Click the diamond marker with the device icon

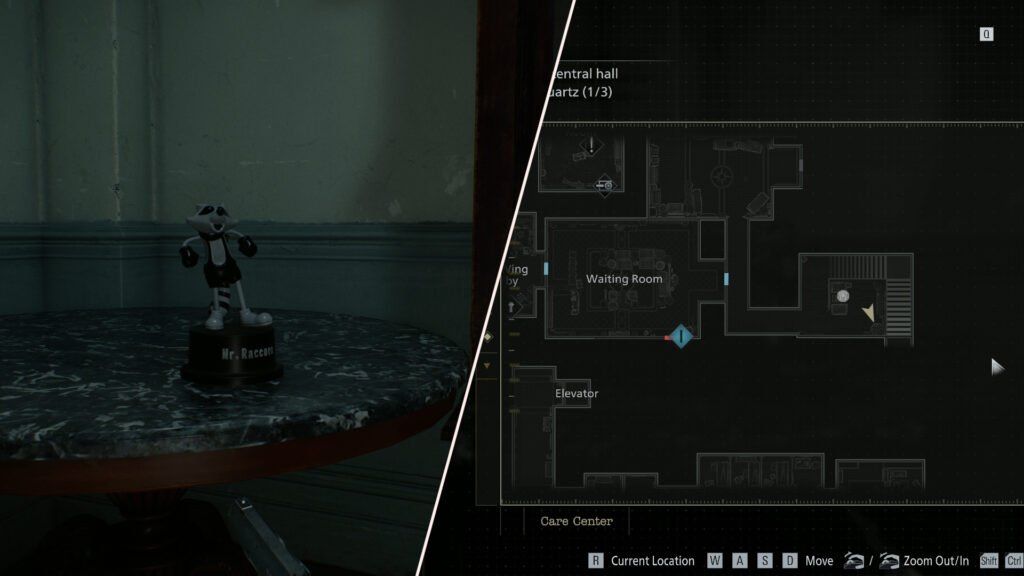[x=604, y=184]
